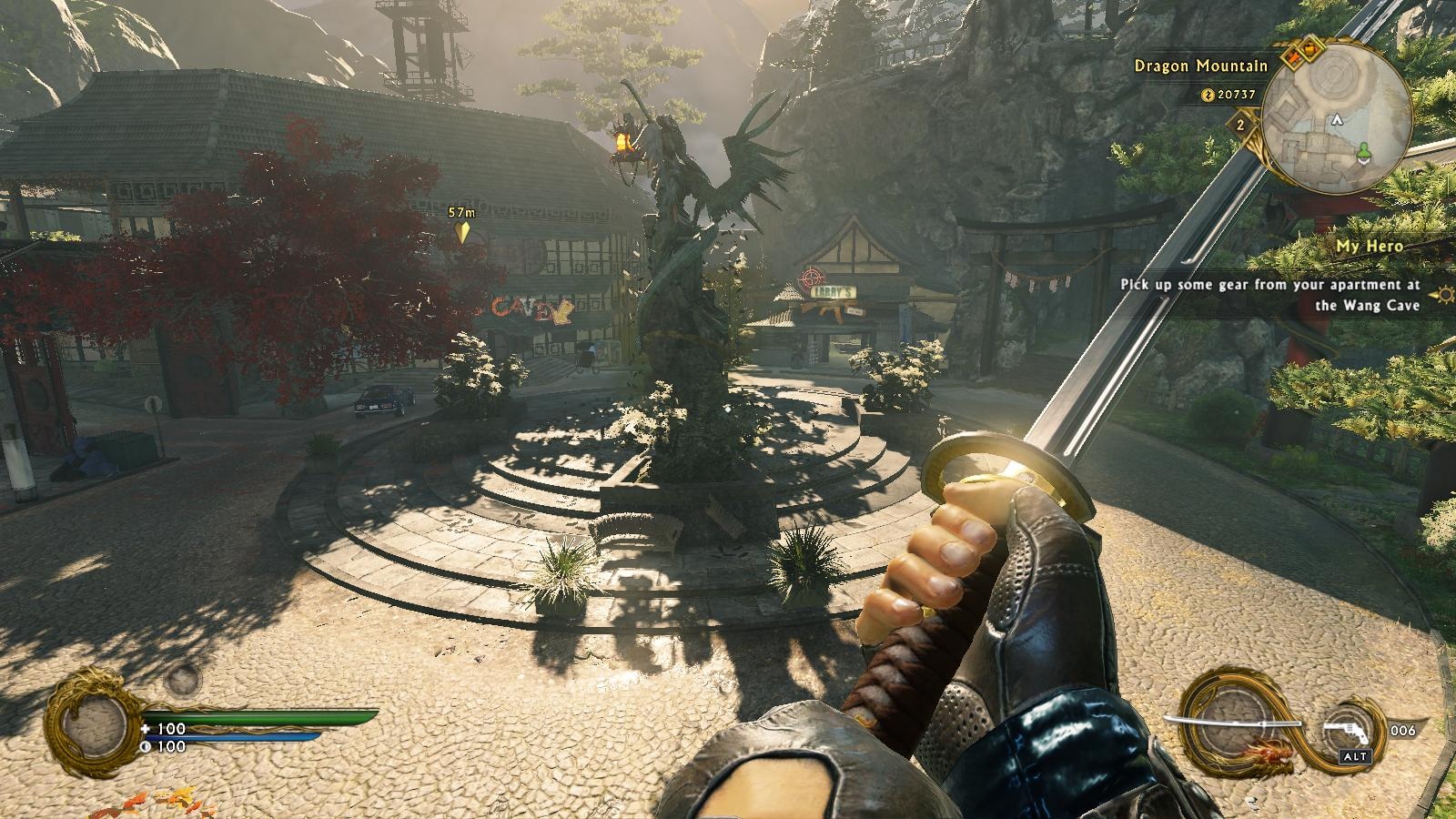1456x819 pixels.
Task: Click the crossed-tools diamond icon above the minimap
Action: [x=1292, y=60]
